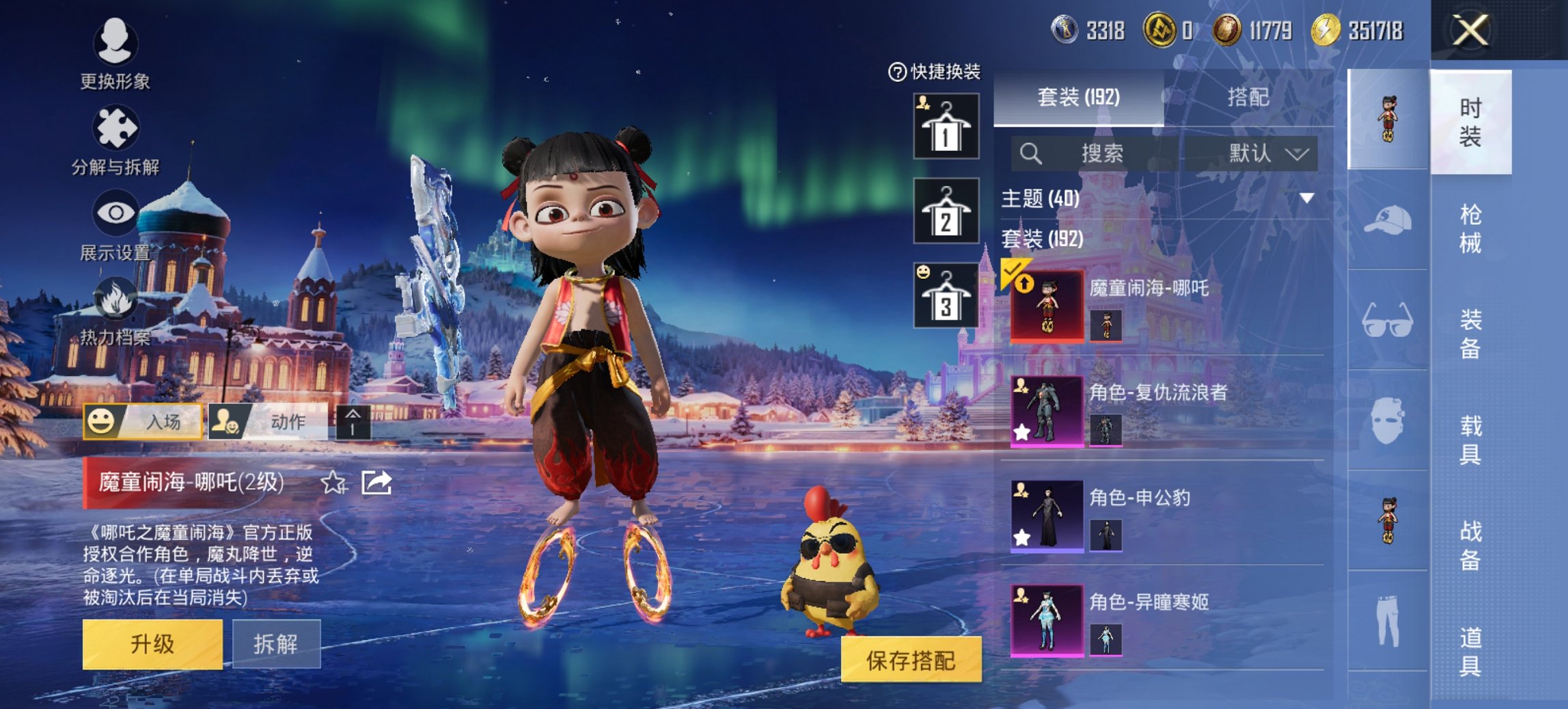Click the yellow 升级 upgrade button
The height and width of the screenshot is (709, 1568).
tap(152, 643)
